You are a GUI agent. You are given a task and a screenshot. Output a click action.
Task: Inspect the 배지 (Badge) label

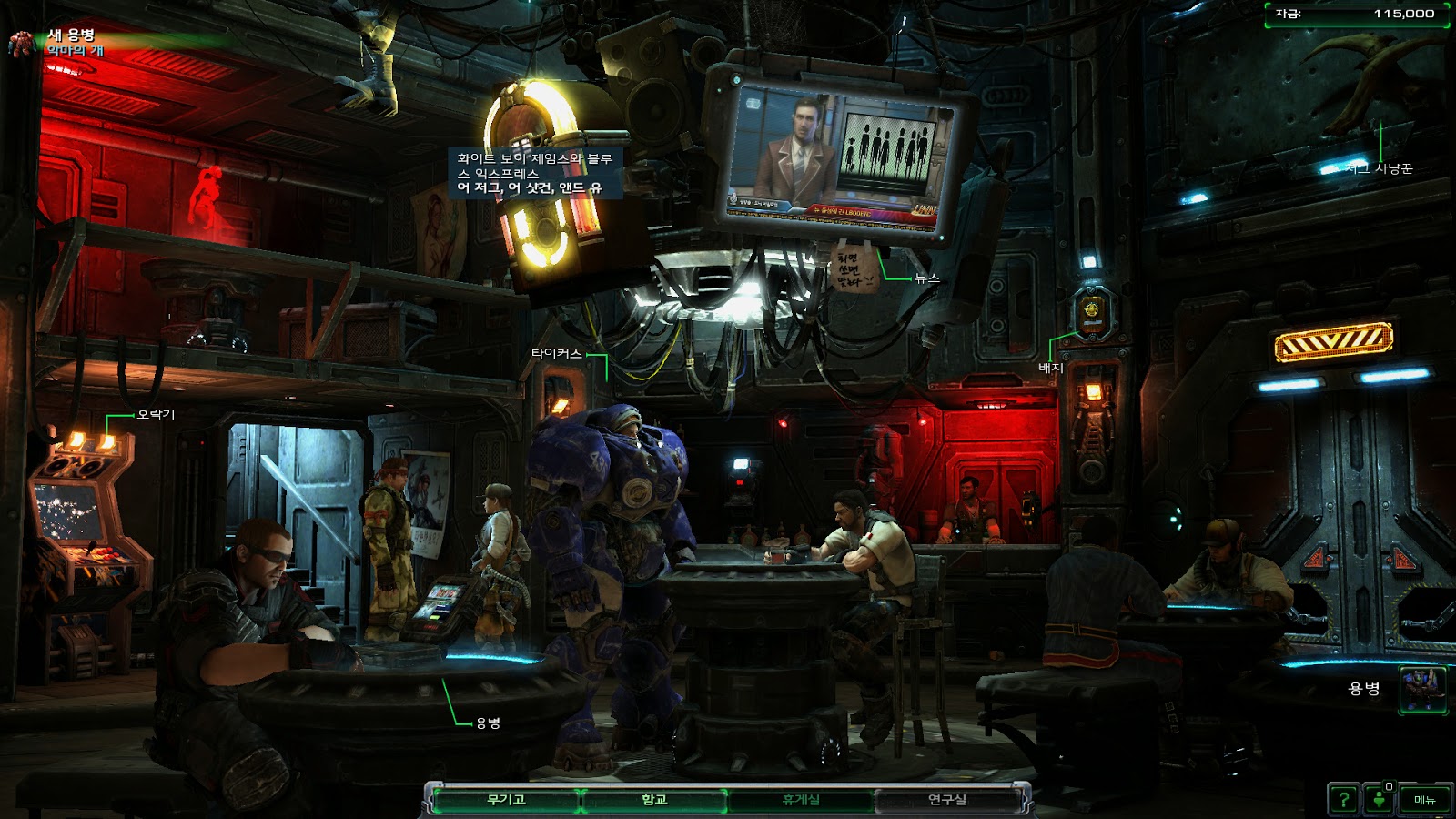pyautogui.click(x=1051, y=368)
